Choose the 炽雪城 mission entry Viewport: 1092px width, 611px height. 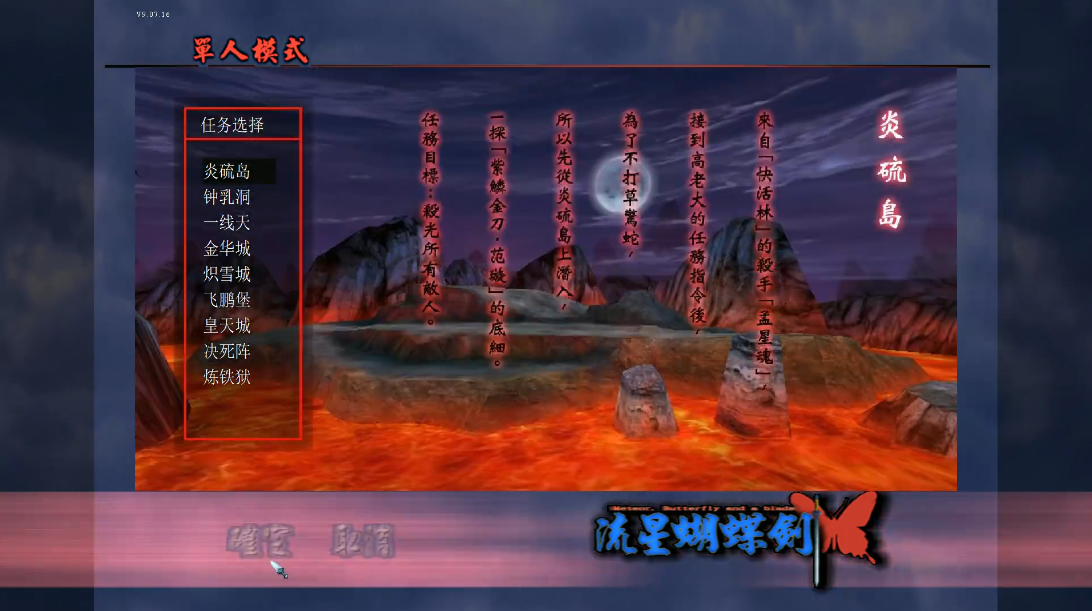(227, 274)
